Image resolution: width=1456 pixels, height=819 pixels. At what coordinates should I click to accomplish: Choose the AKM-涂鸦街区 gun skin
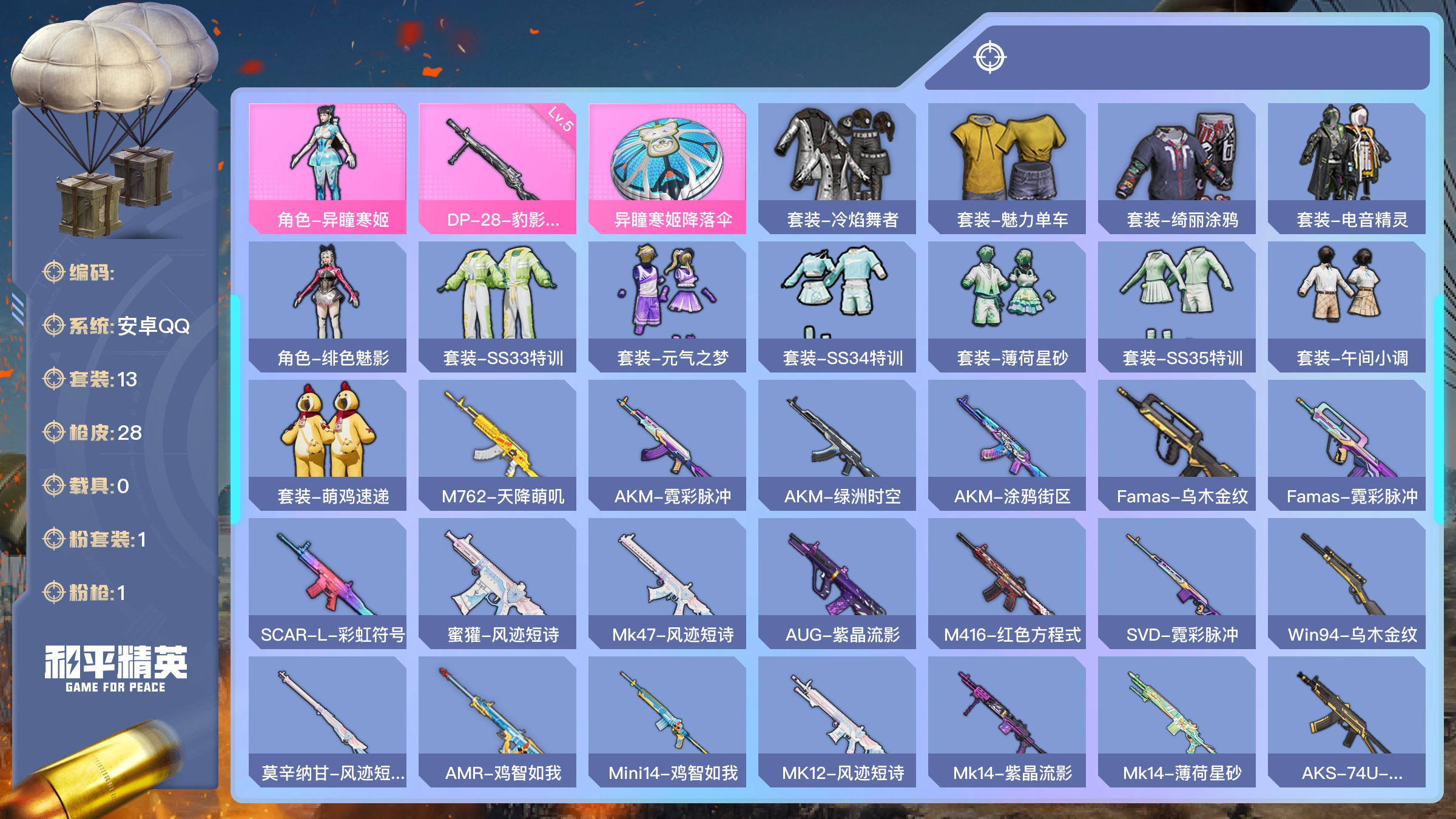(1007, 444)
